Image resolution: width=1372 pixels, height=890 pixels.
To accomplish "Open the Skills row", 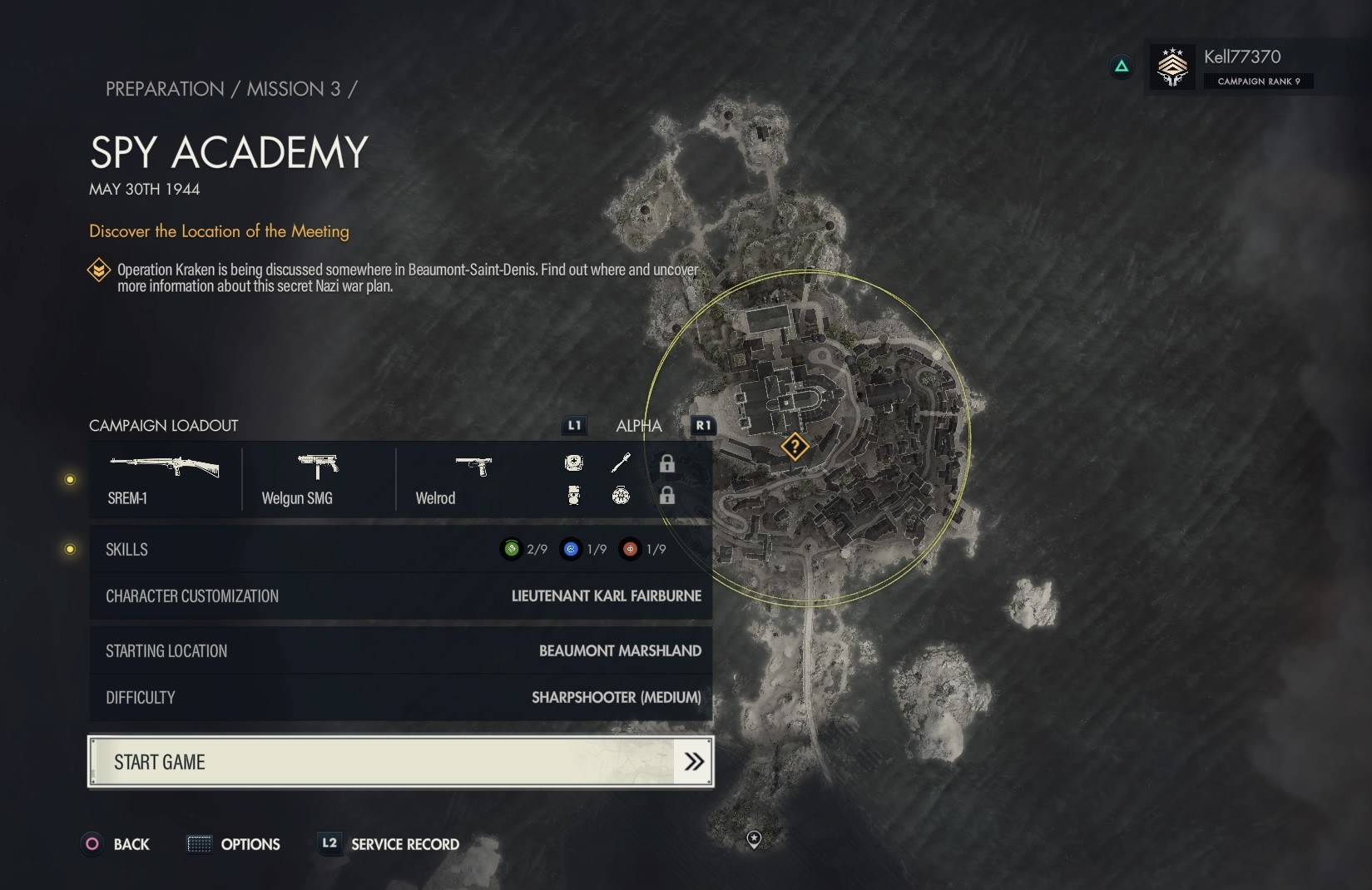I will click(x=400, y=549).
